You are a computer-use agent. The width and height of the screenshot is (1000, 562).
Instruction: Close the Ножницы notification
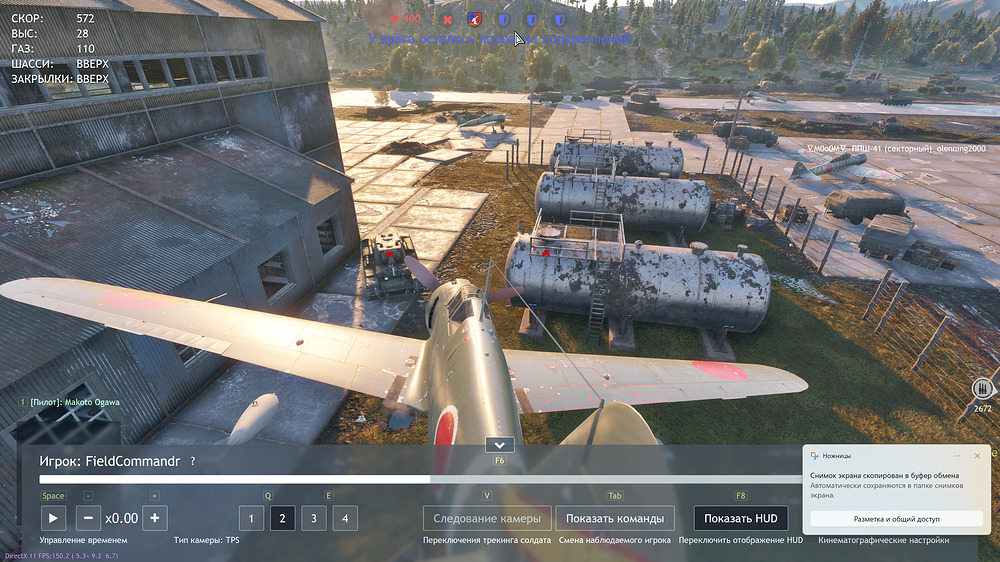(x=977, y=456)
